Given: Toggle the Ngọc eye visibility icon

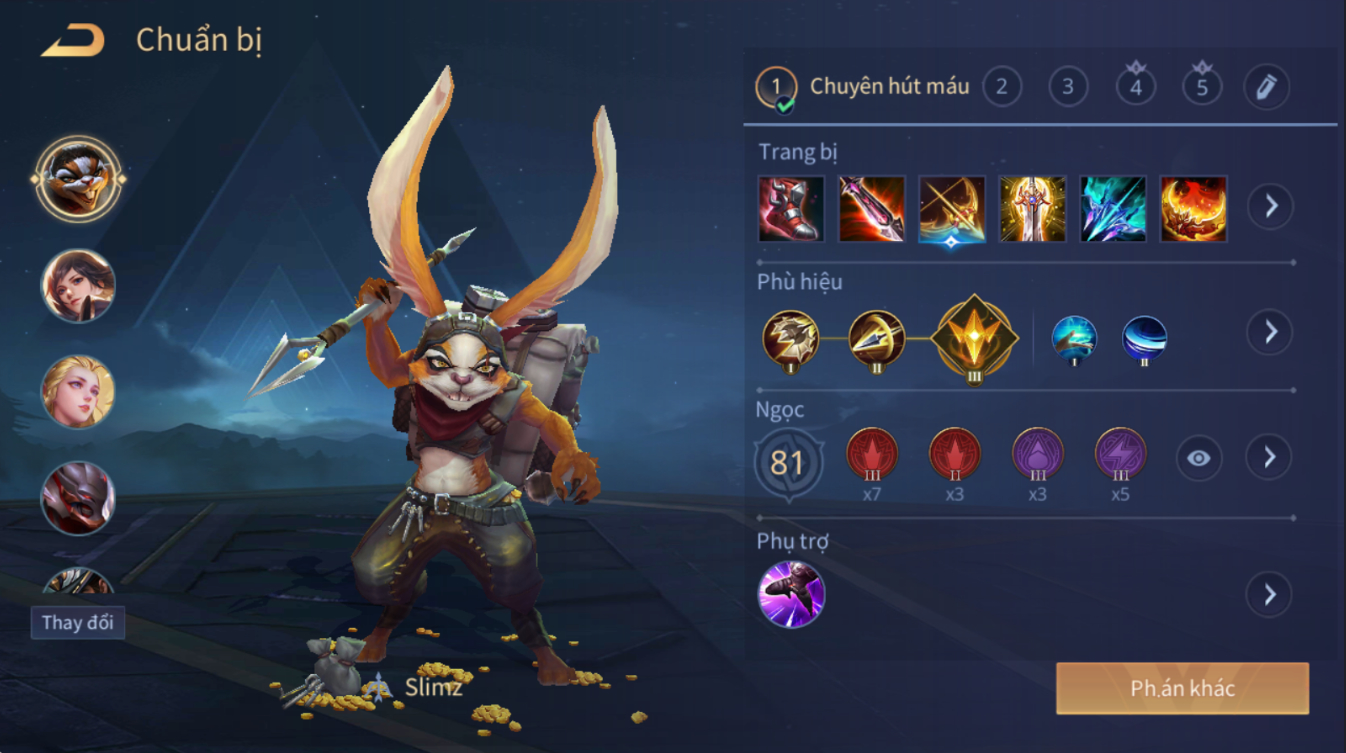Looking at the screenshot, I should click(1198, 458).
